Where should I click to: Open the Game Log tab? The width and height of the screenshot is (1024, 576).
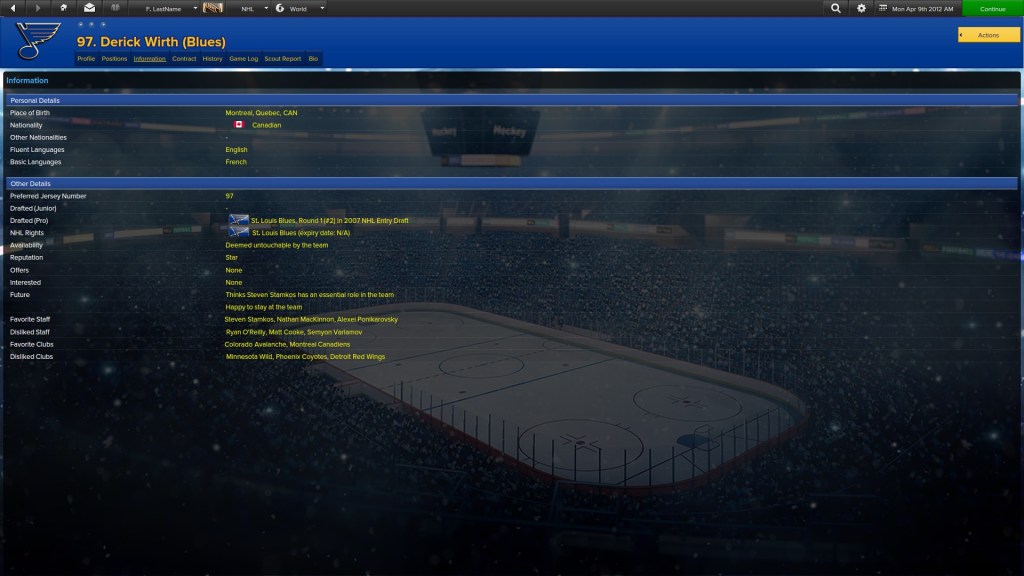coord(243,59)
